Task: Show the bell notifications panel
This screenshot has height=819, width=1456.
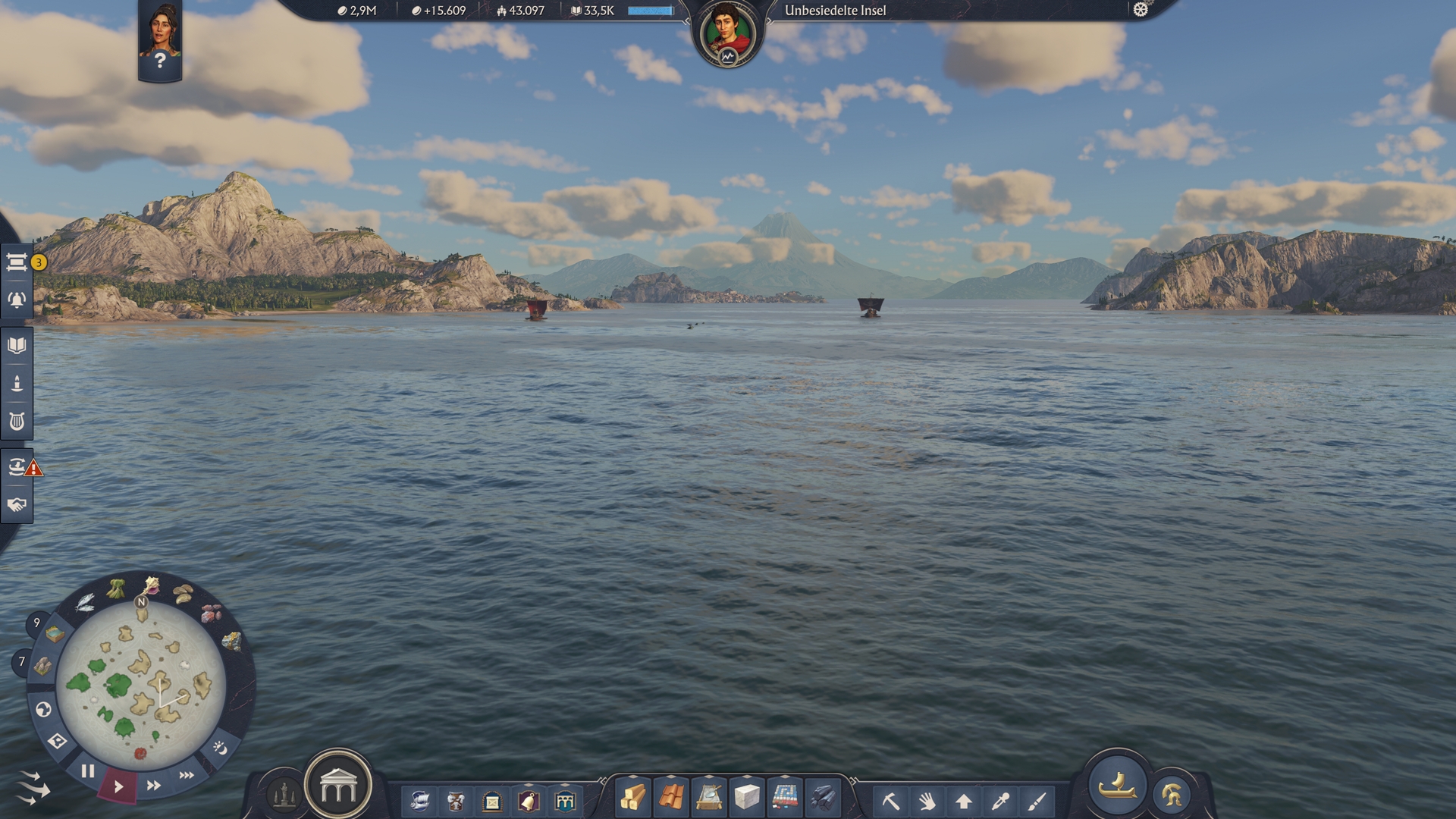Action: (x=17, y=300)
